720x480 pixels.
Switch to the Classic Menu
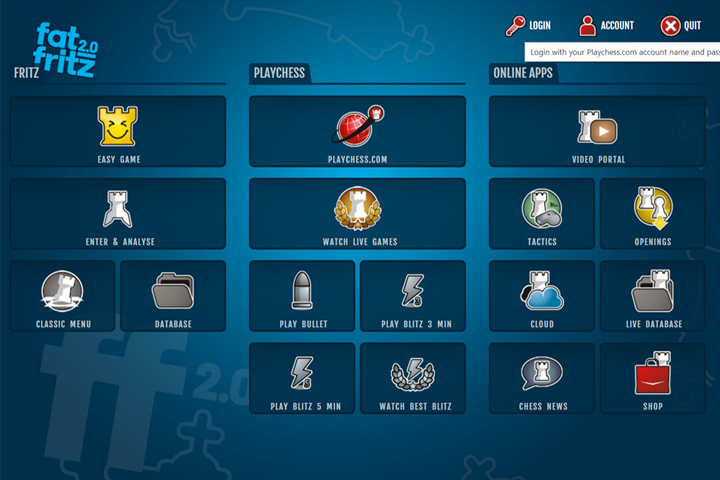pyautogui.click(x=63, y=296)
